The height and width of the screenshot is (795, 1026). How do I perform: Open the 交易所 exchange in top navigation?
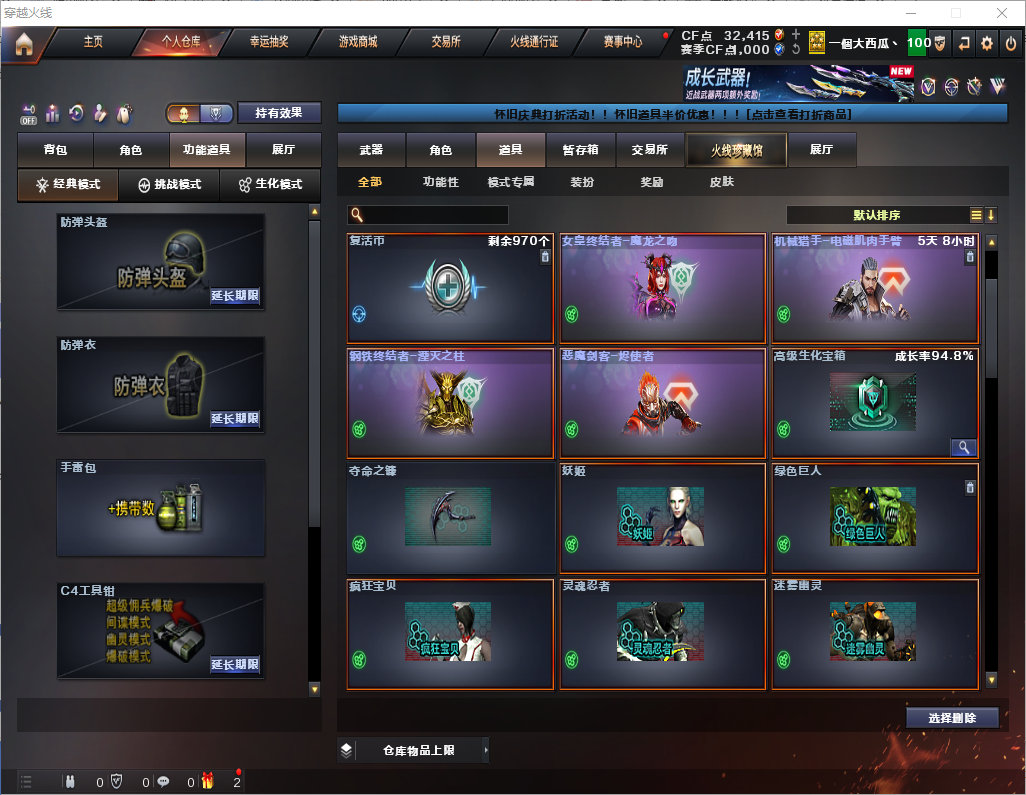coord(446,42)
